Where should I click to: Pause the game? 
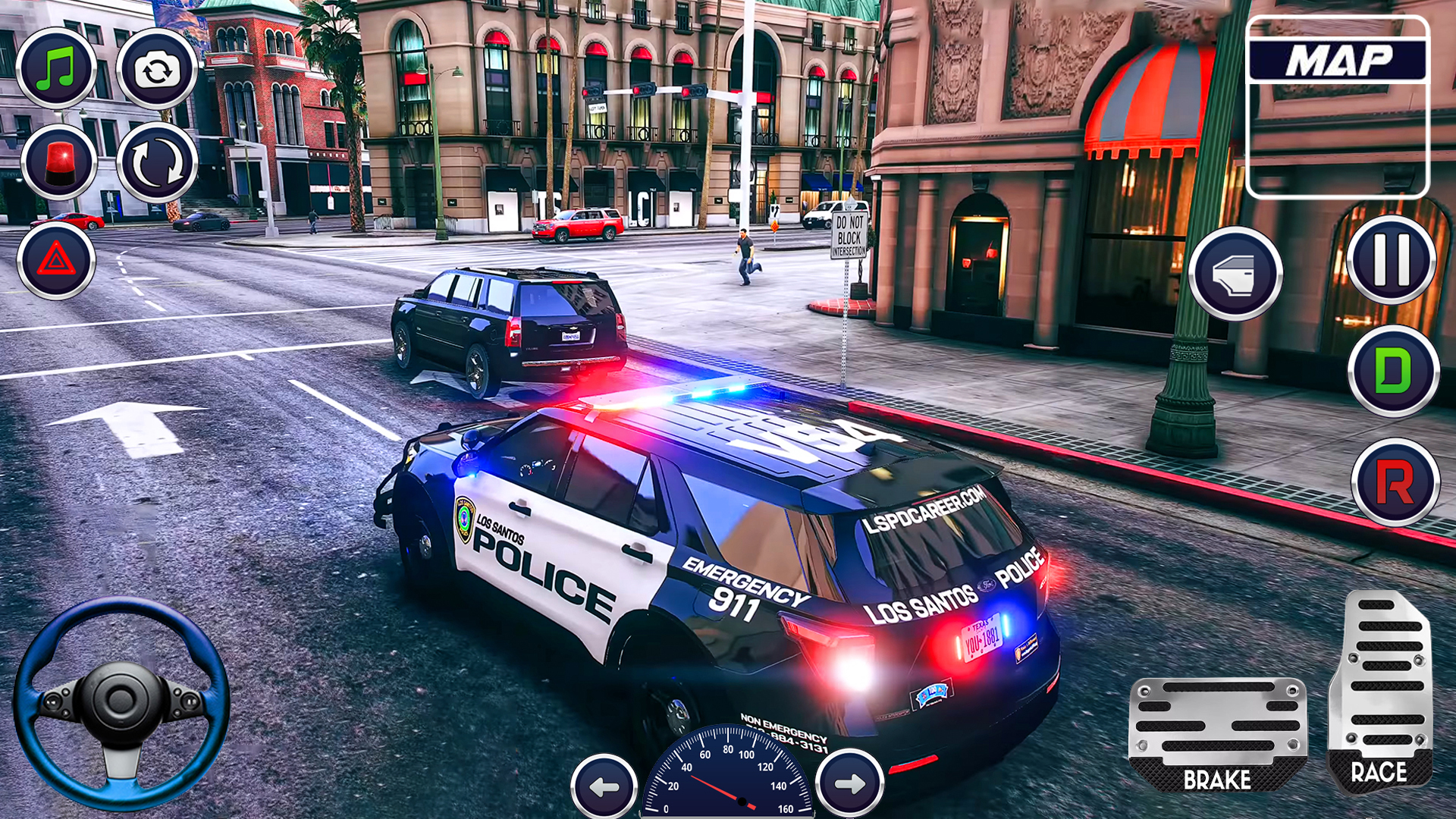coord(1392,259)
